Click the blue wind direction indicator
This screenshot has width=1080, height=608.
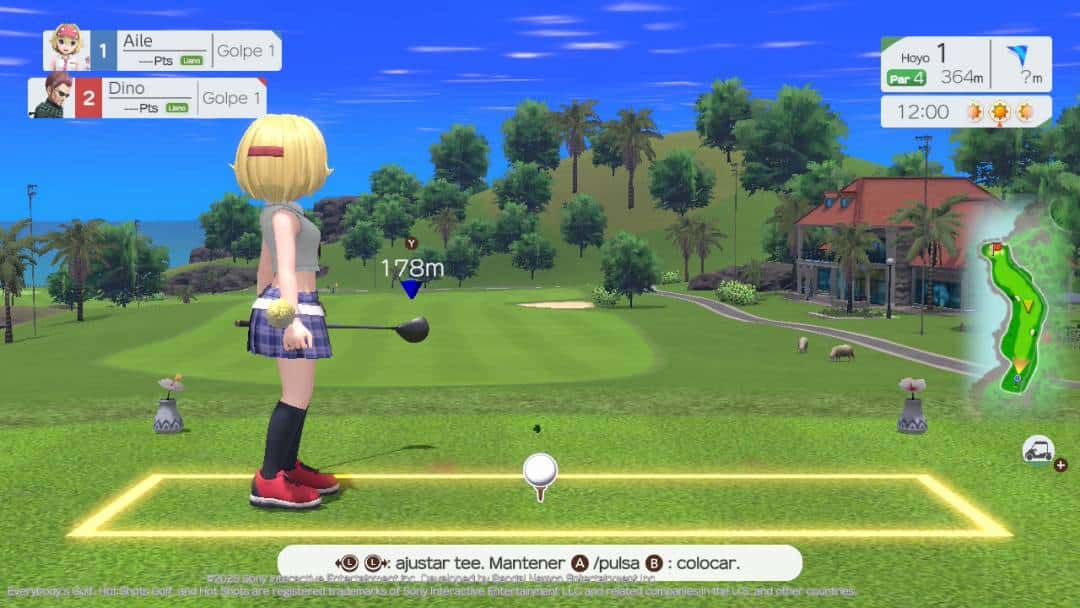point(1019,56)
